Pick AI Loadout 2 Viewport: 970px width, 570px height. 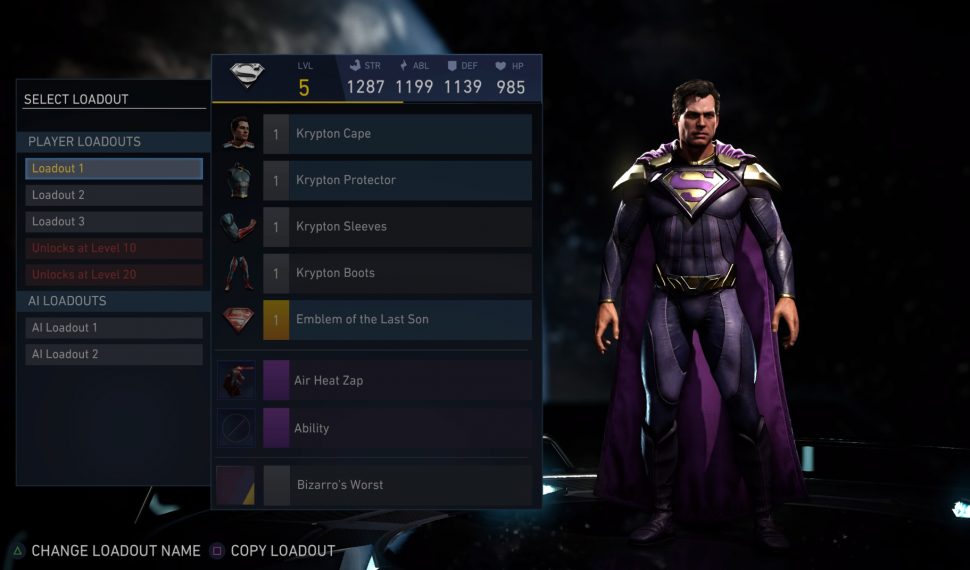[114, 354]
